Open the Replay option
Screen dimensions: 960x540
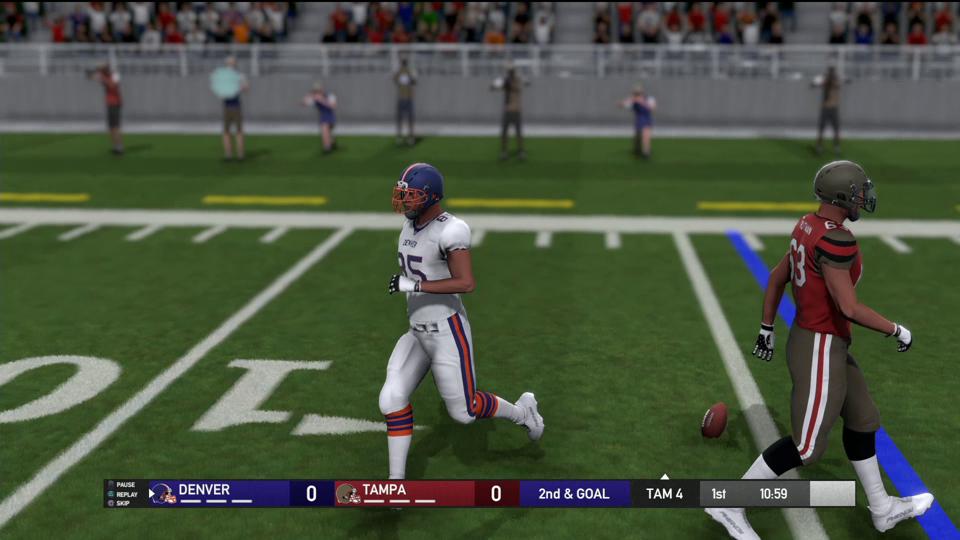[x=126, y=494]
